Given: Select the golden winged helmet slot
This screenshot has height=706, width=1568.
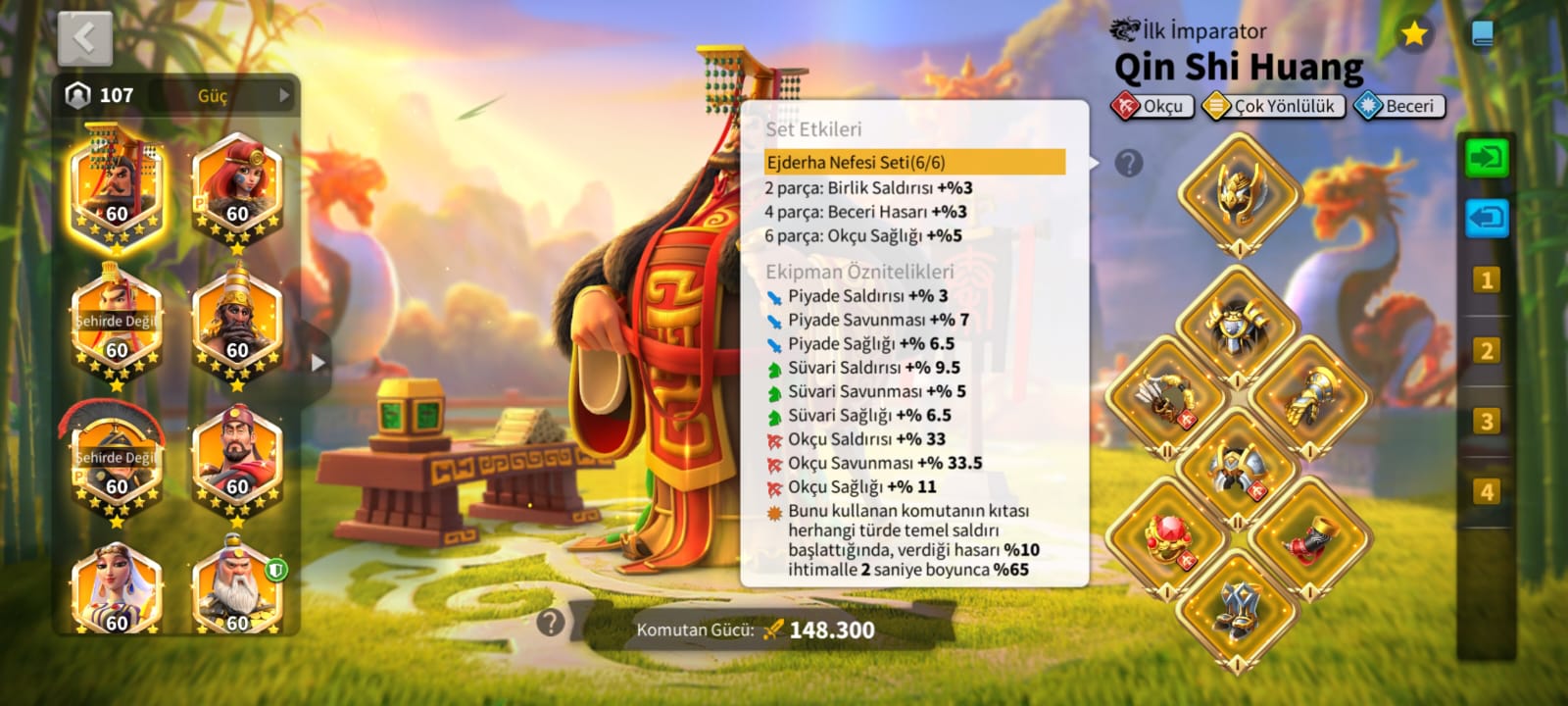Looking at the screenshot, I should tap(1238, 192).
